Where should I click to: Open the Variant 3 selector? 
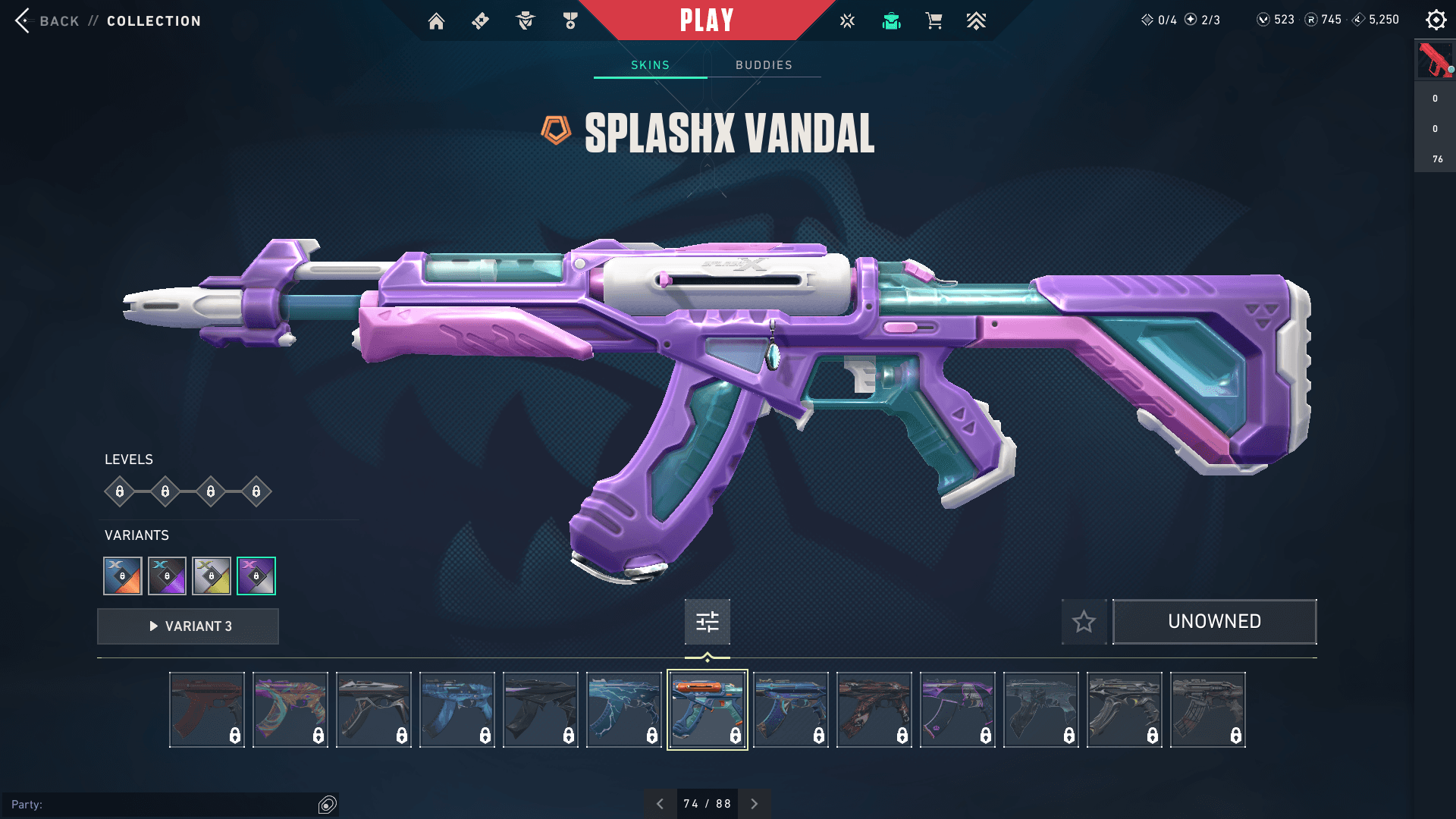187,626
